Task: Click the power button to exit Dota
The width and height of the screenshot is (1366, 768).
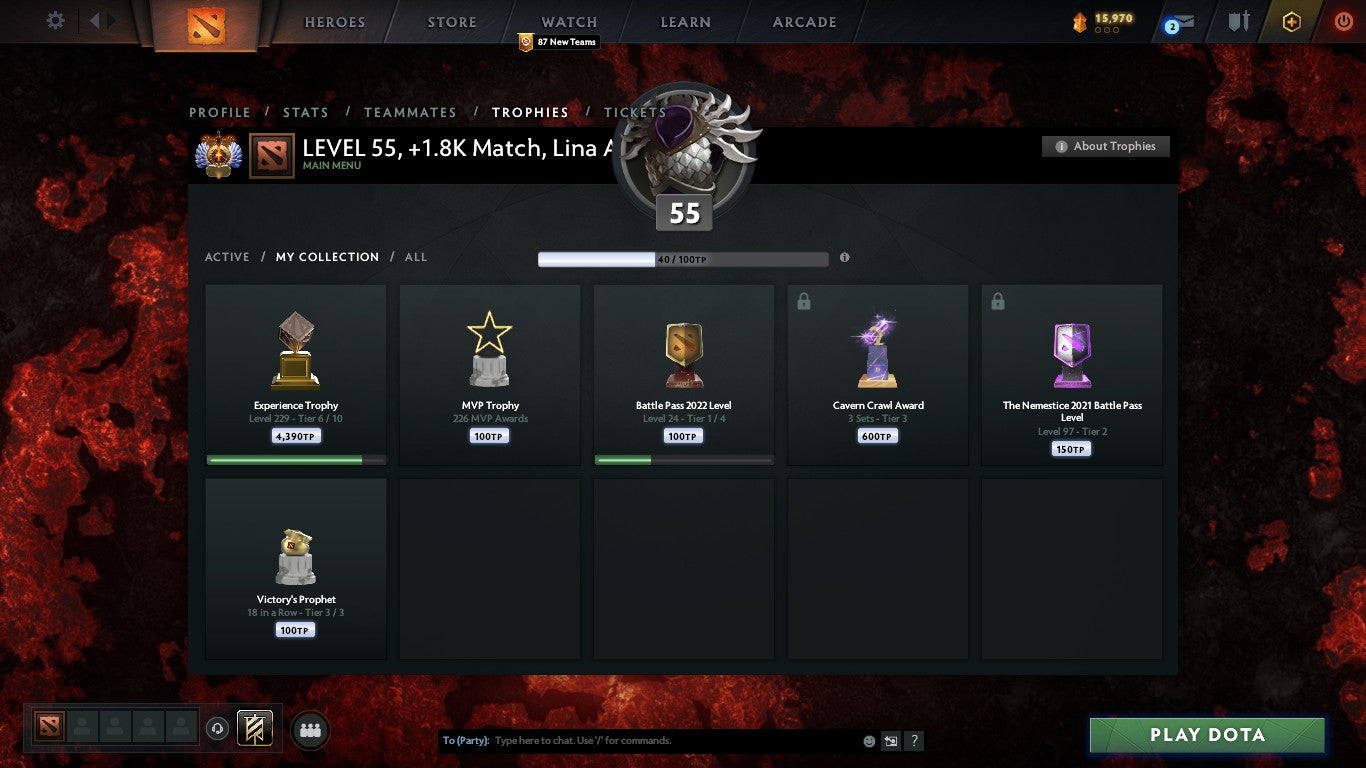Action: pos(1343,21)
